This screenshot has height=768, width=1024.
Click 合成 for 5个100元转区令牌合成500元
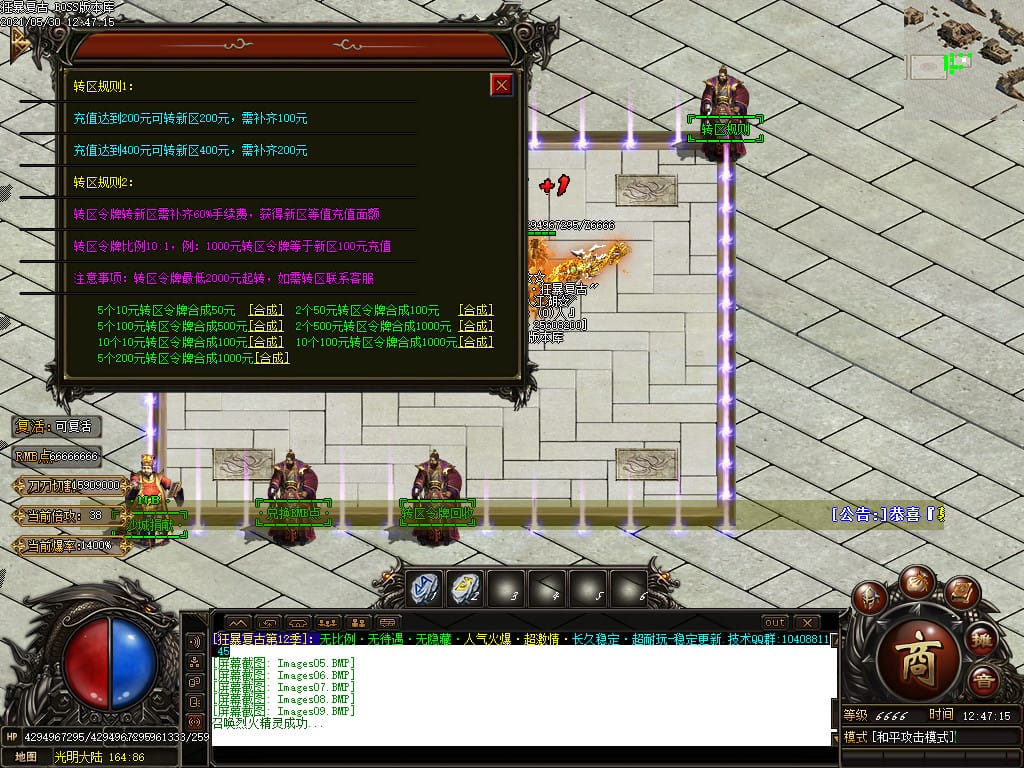[266, 326]
